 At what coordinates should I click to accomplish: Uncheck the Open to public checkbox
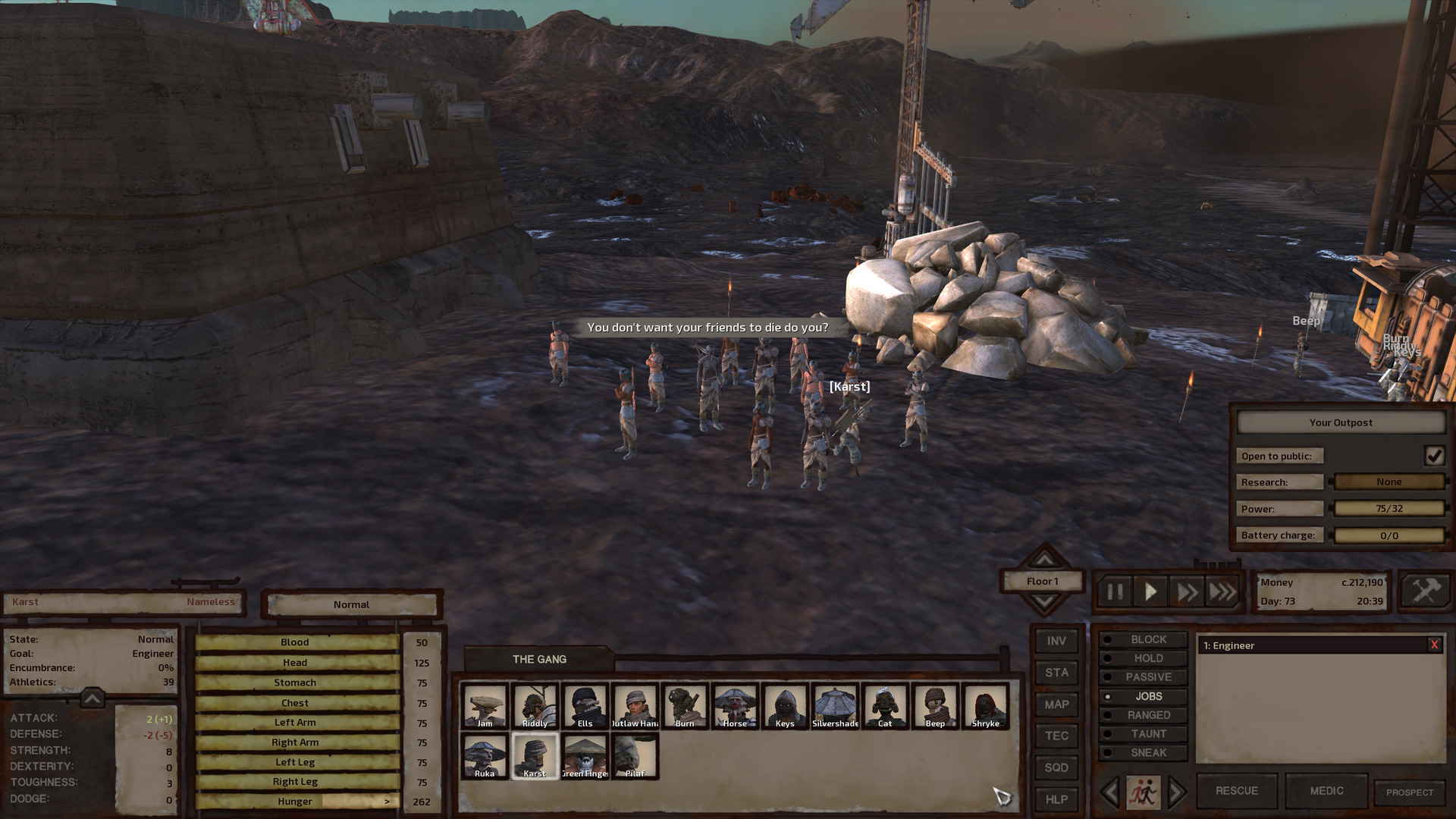point(1435,455)
